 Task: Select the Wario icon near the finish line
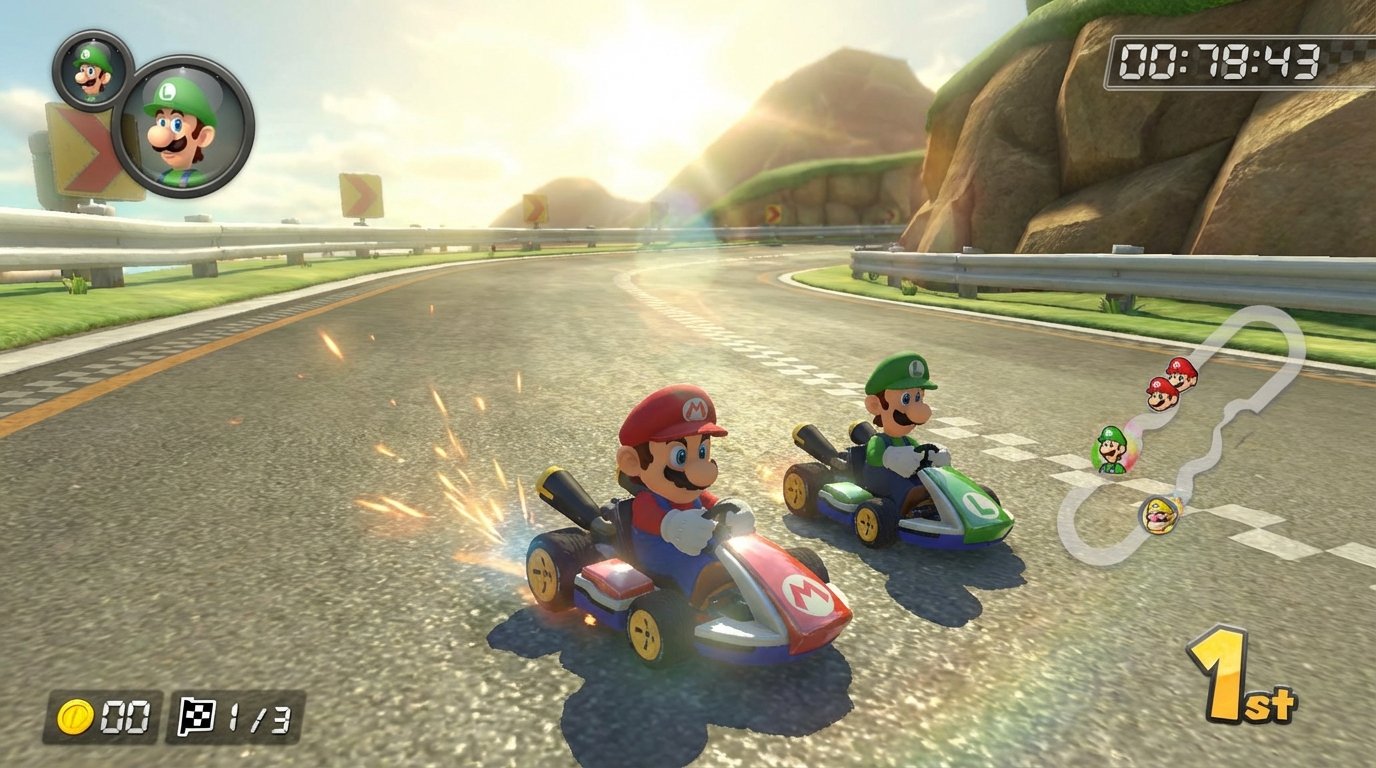tap(1159, 514)
